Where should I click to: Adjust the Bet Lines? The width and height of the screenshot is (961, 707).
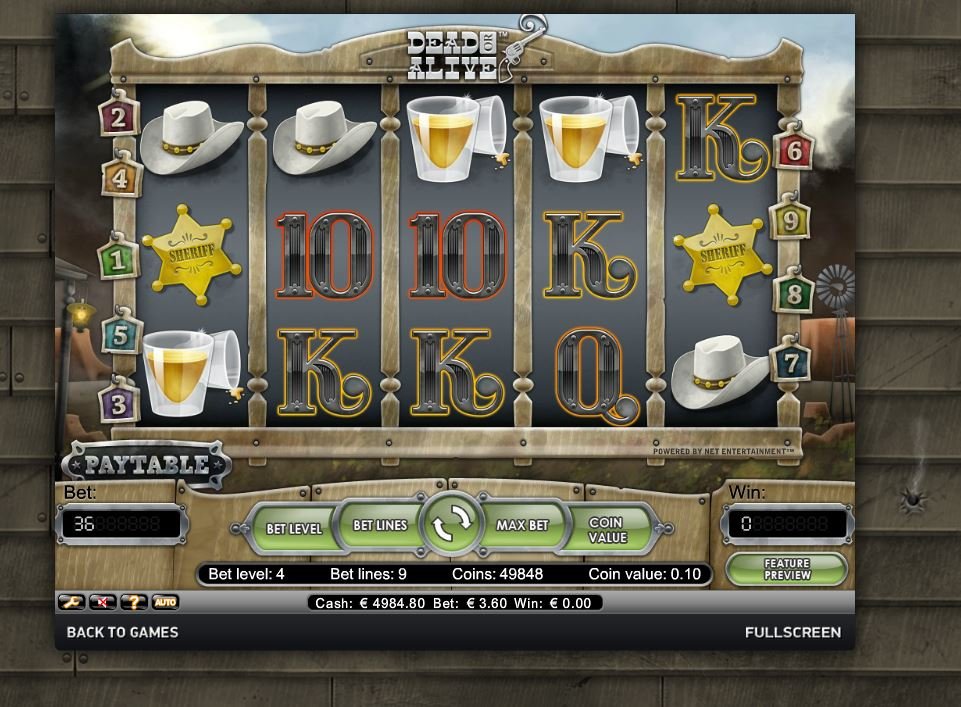click(x=380, y=526)
